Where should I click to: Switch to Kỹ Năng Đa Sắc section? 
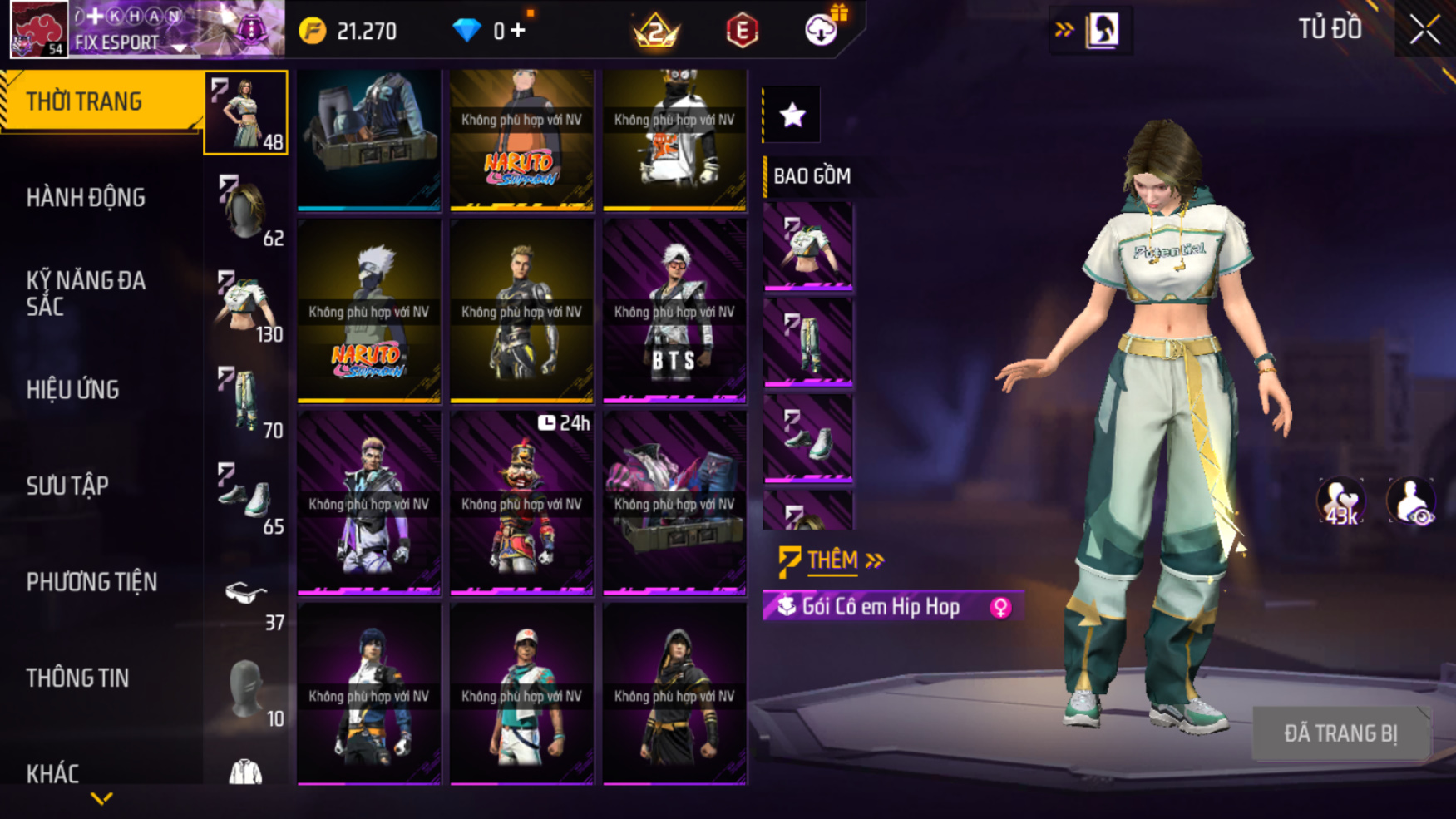coord(86,294)
